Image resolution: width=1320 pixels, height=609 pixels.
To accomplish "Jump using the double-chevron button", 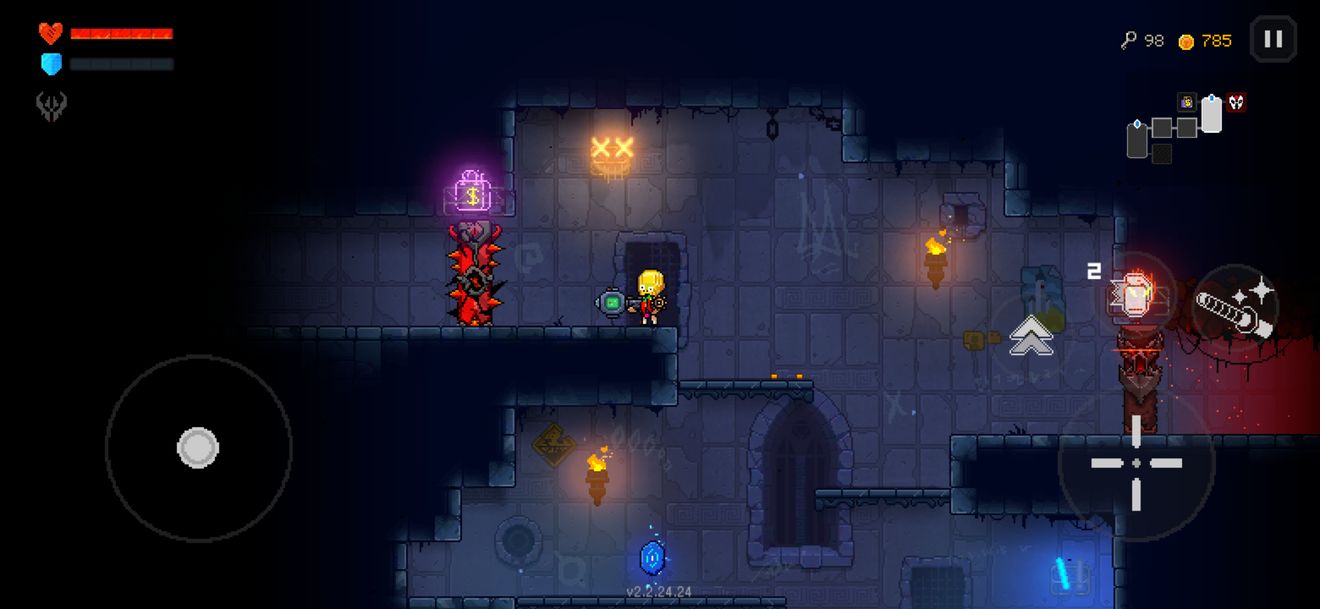I will [x=1030, y=335].
